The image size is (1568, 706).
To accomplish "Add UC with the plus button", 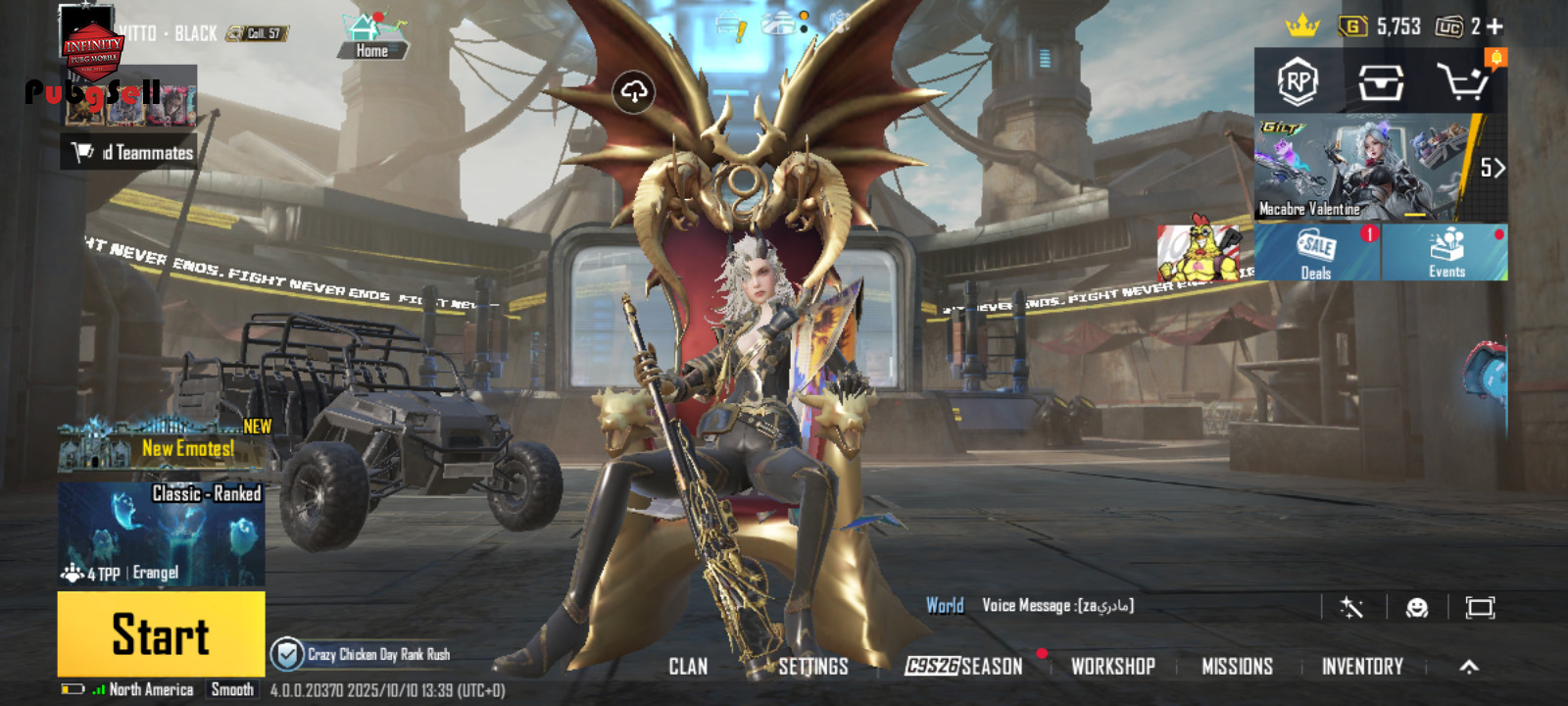I will coord(1494,26).
